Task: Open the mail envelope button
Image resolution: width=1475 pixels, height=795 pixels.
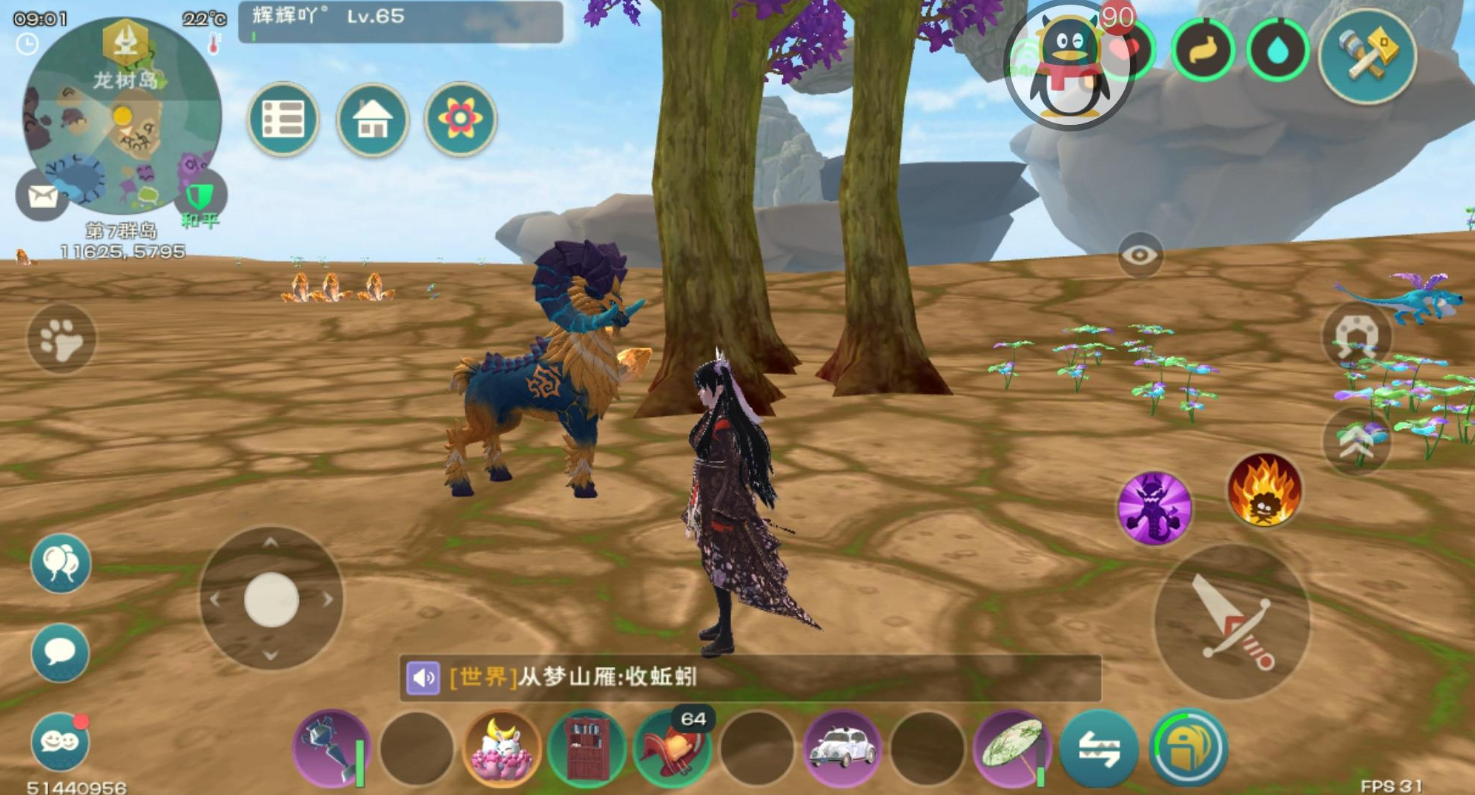Action: 42,196
